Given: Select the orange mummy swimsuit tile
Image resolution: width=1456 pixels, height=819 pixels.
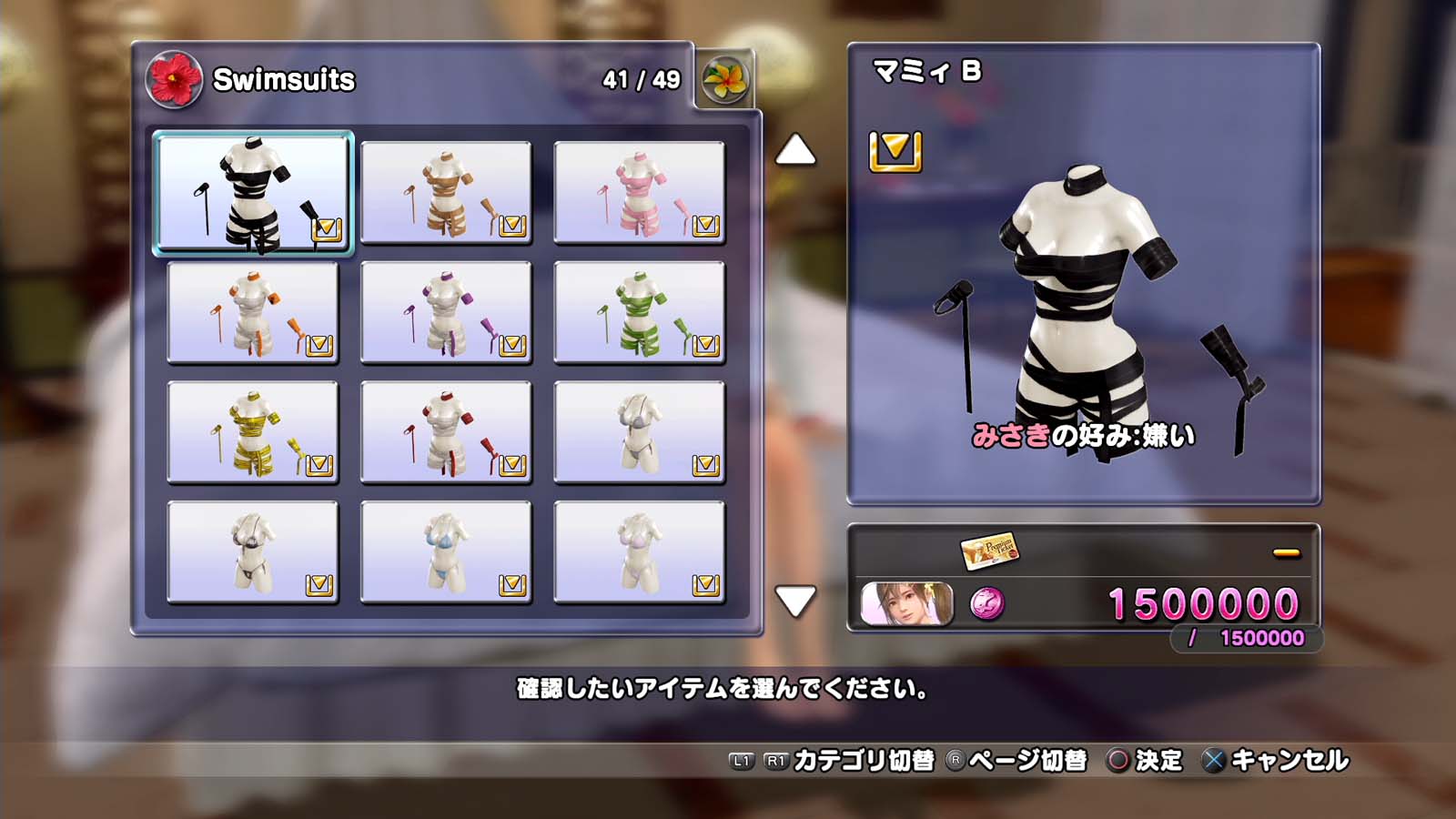Looking at the screenshot, I should tap(252, 313).
